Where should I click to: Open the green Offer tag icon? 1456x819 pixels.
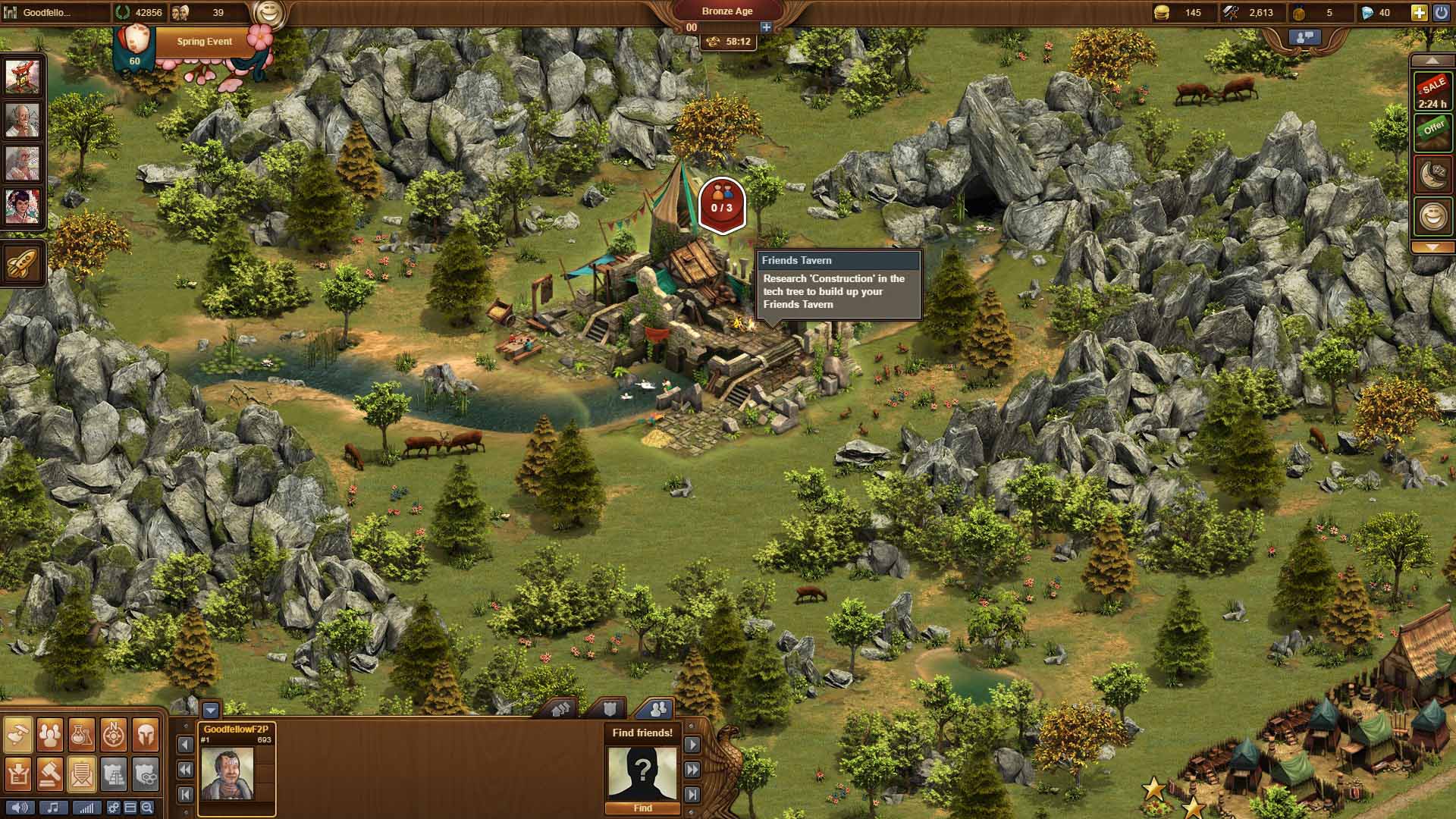(x=1432, y=132)
